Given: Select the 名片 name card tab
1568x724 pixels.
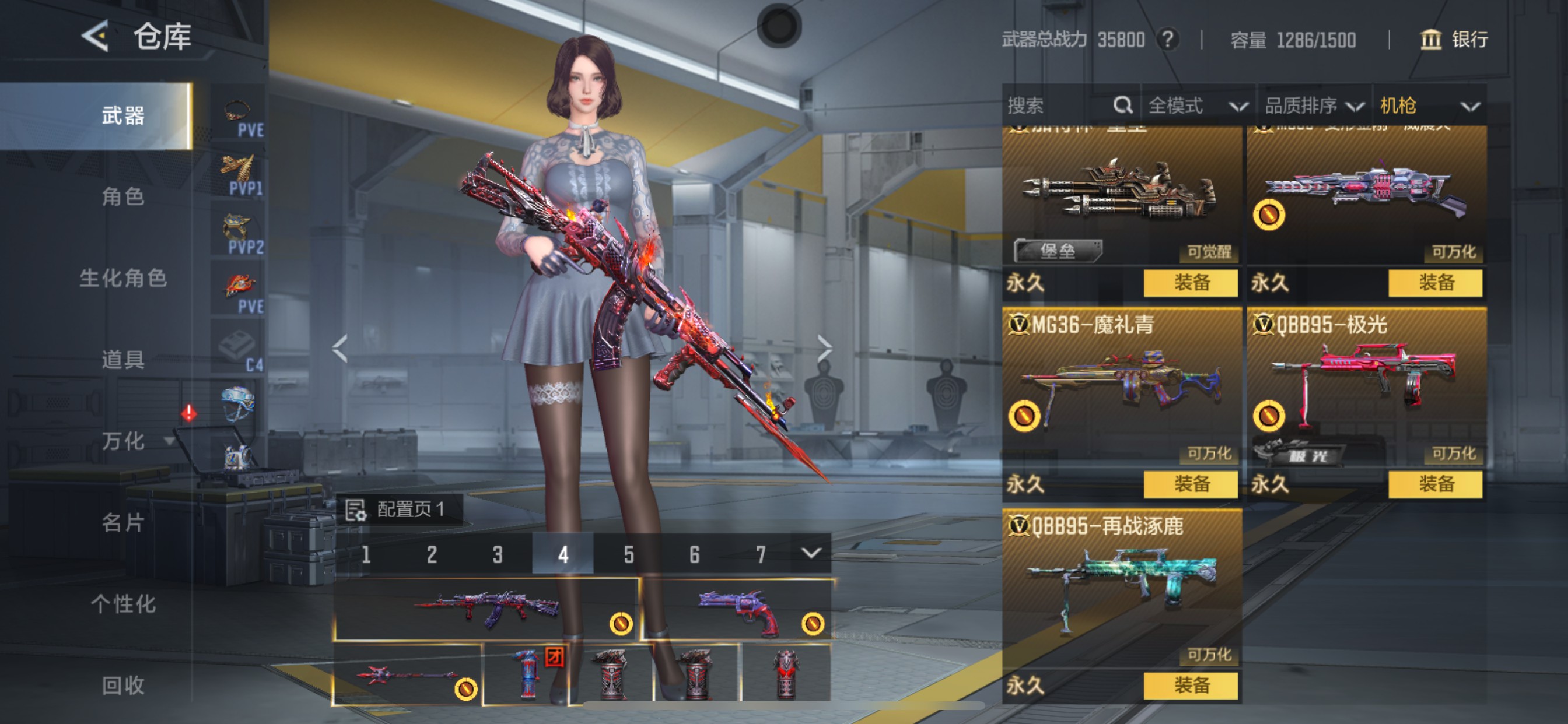Looking at the screenshot, I should click(123, 523).
